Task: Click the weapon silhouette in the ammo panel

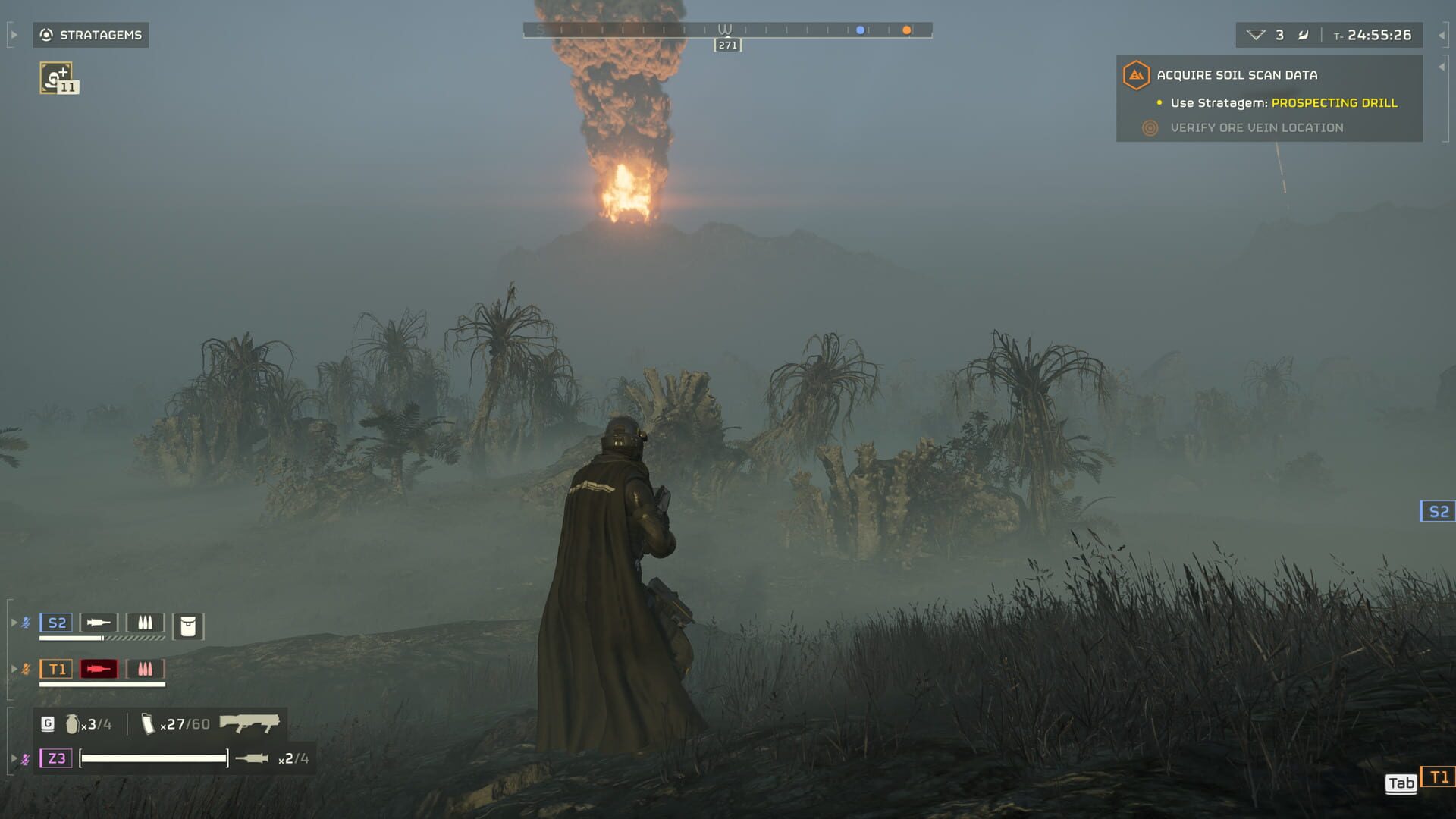Action: [x=250, y=724]
